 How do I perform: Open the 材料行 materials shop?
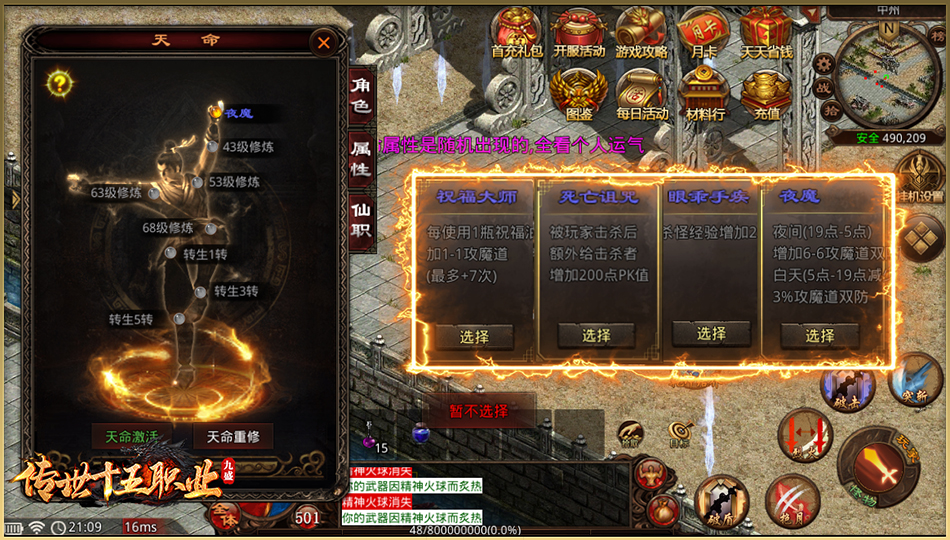pyautogui.click(x=705, y=95)
